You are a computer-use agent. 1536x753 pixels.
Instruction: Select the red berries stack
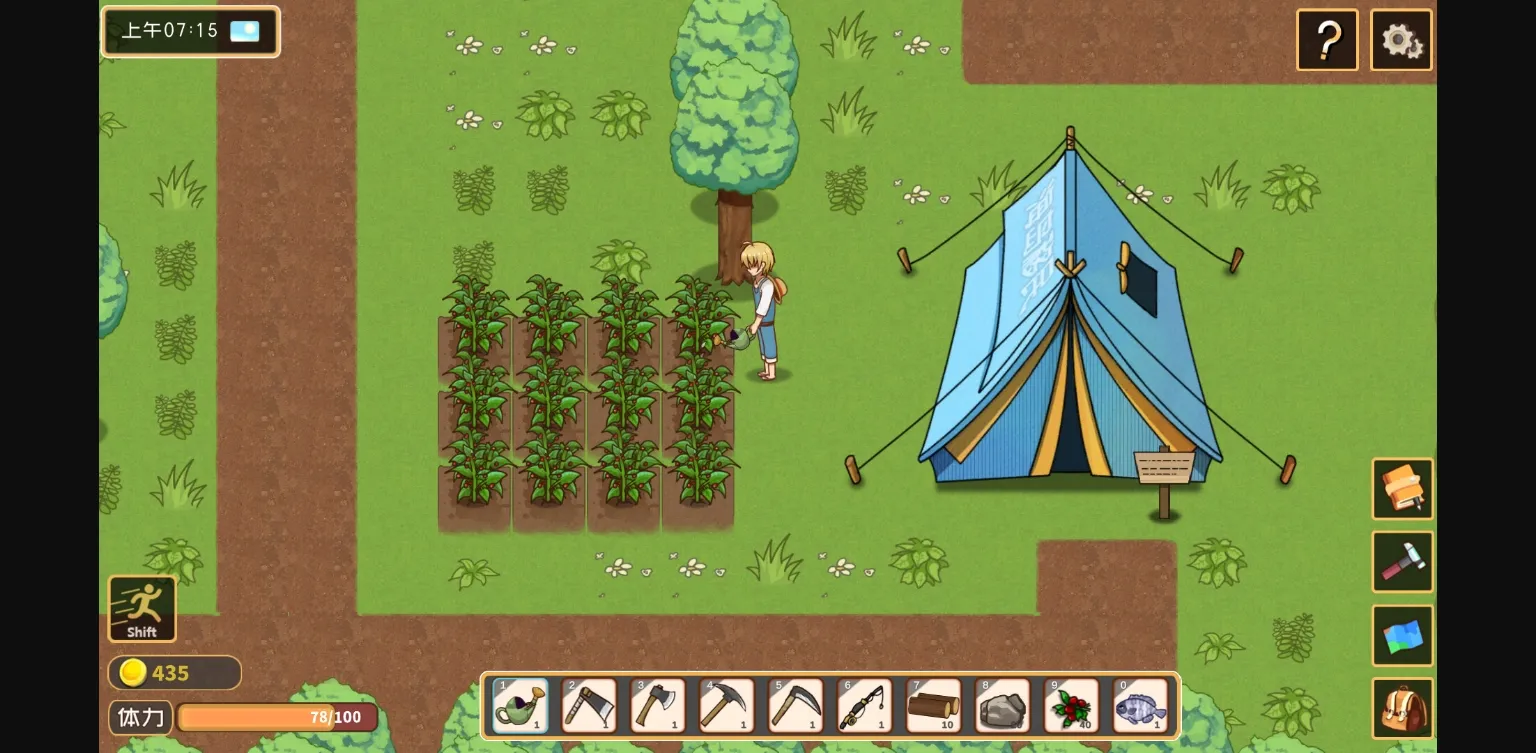(1072, 706)
